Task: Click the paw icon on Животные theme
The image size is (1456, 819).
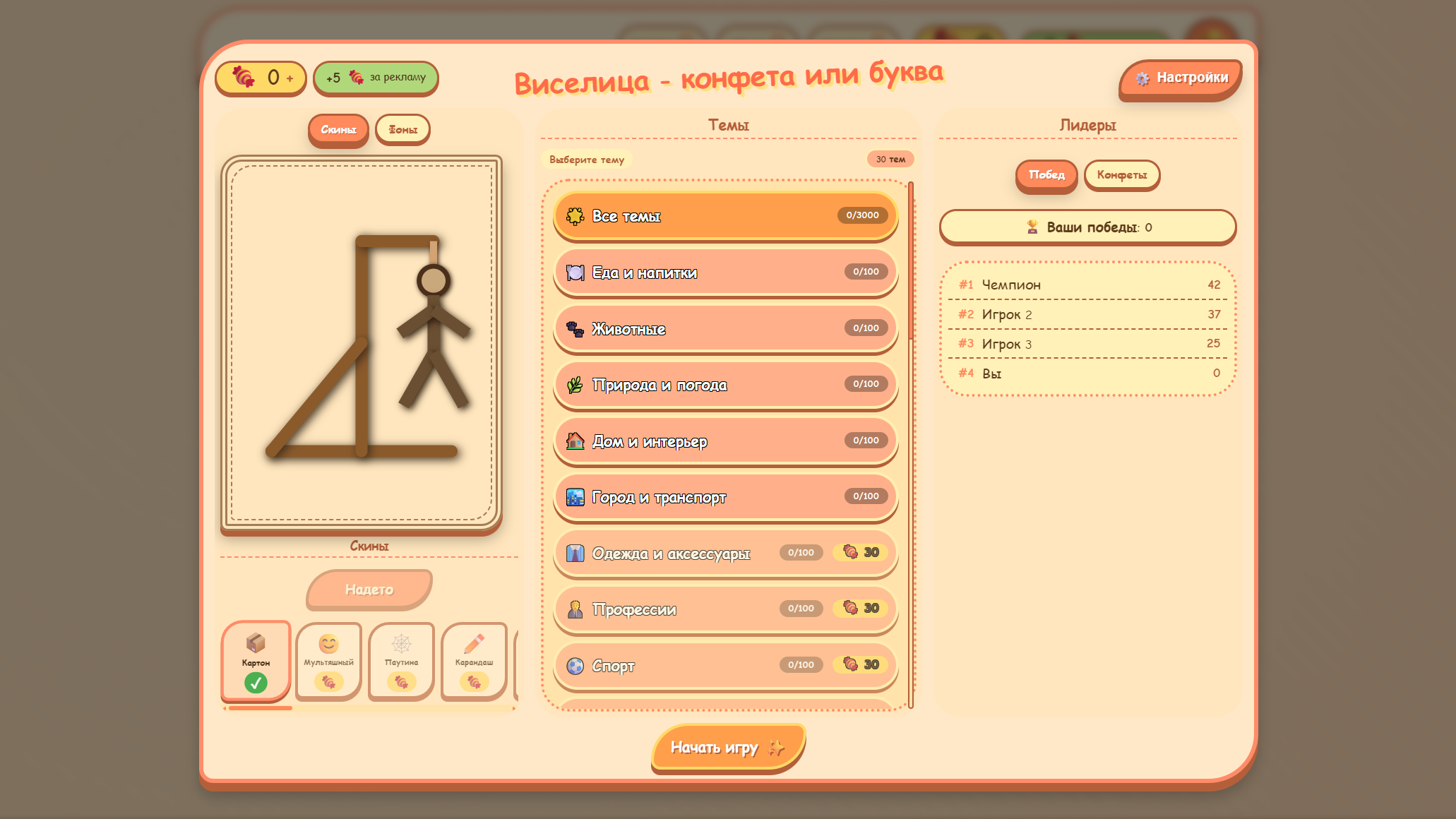Action: pos(575,329)
